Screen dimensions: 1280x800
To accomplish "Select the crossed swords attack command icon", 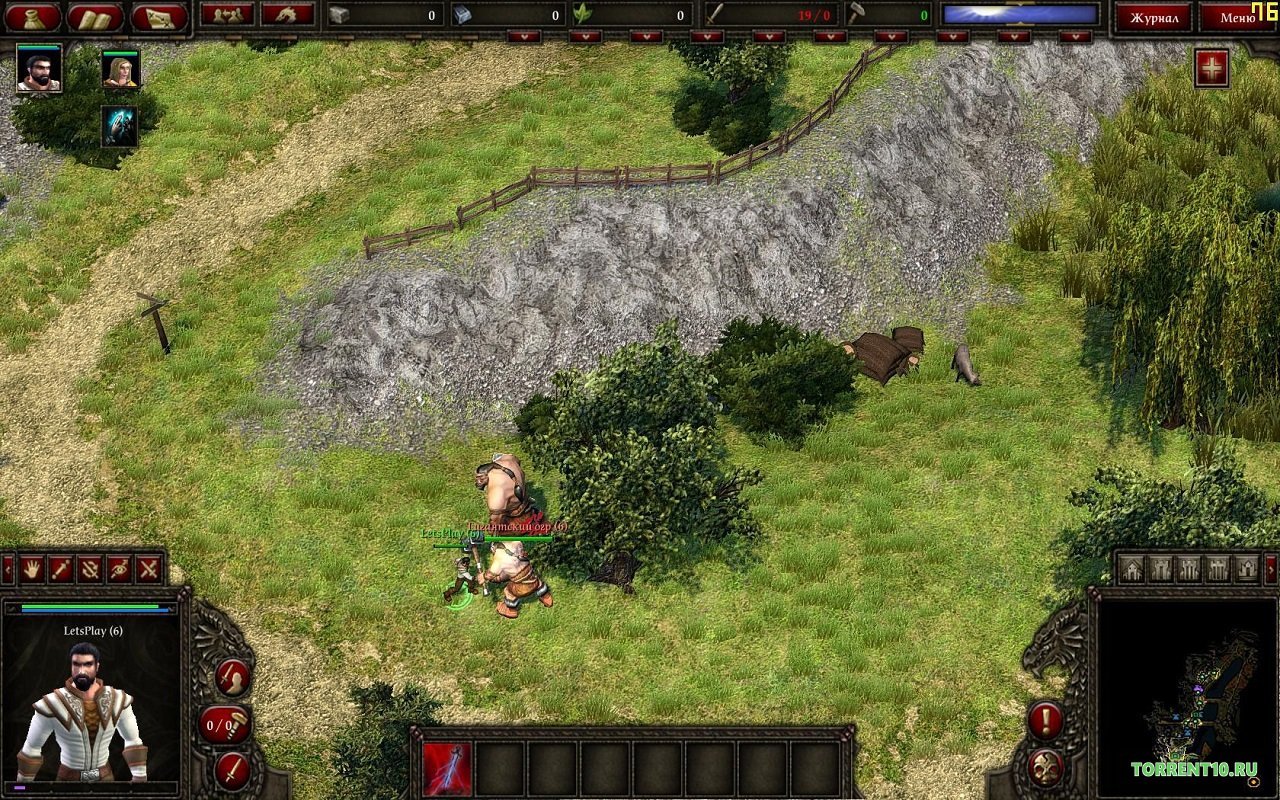I will [x=146, y=570].
